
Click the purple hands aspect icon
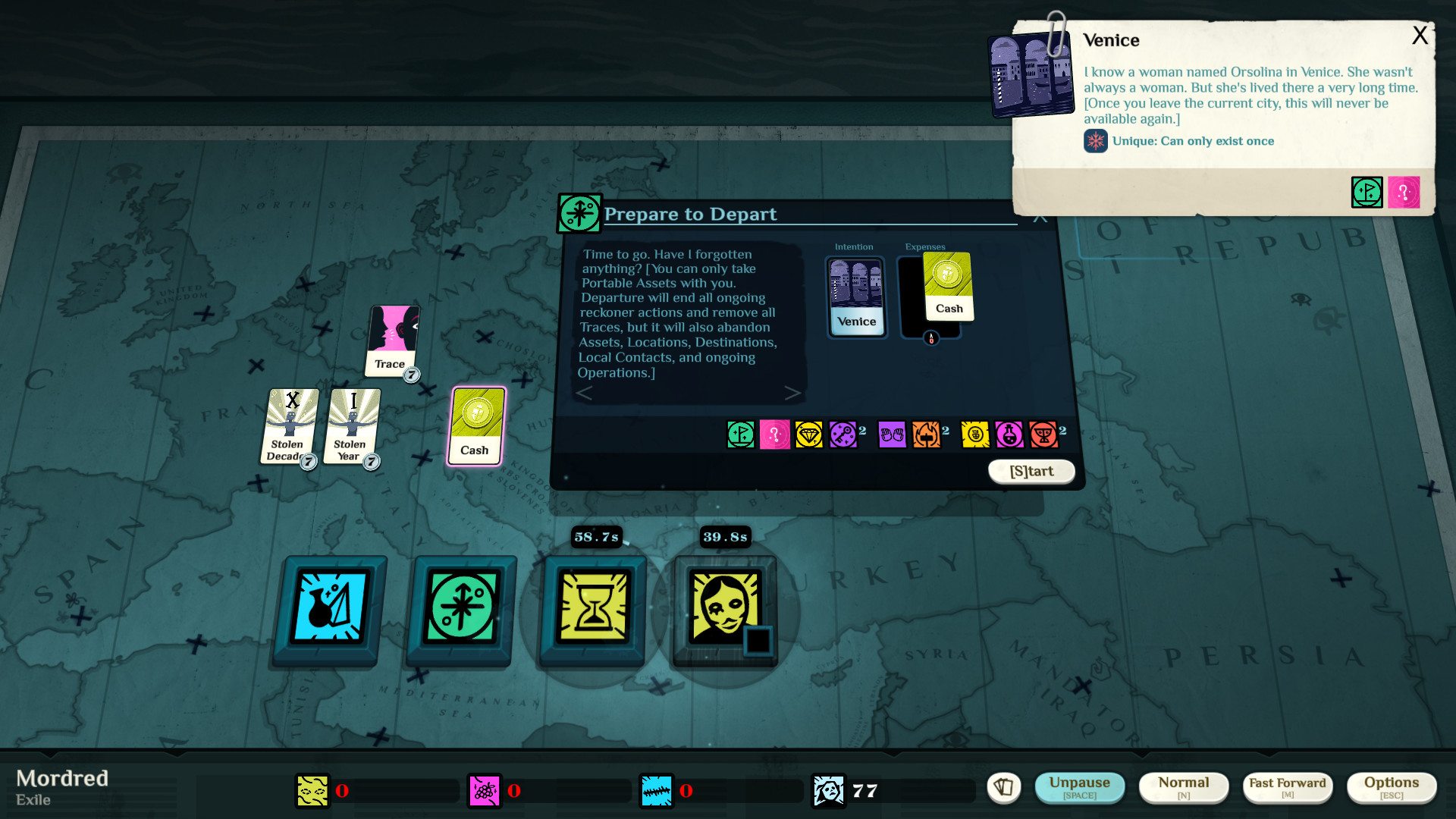point(893,435)
